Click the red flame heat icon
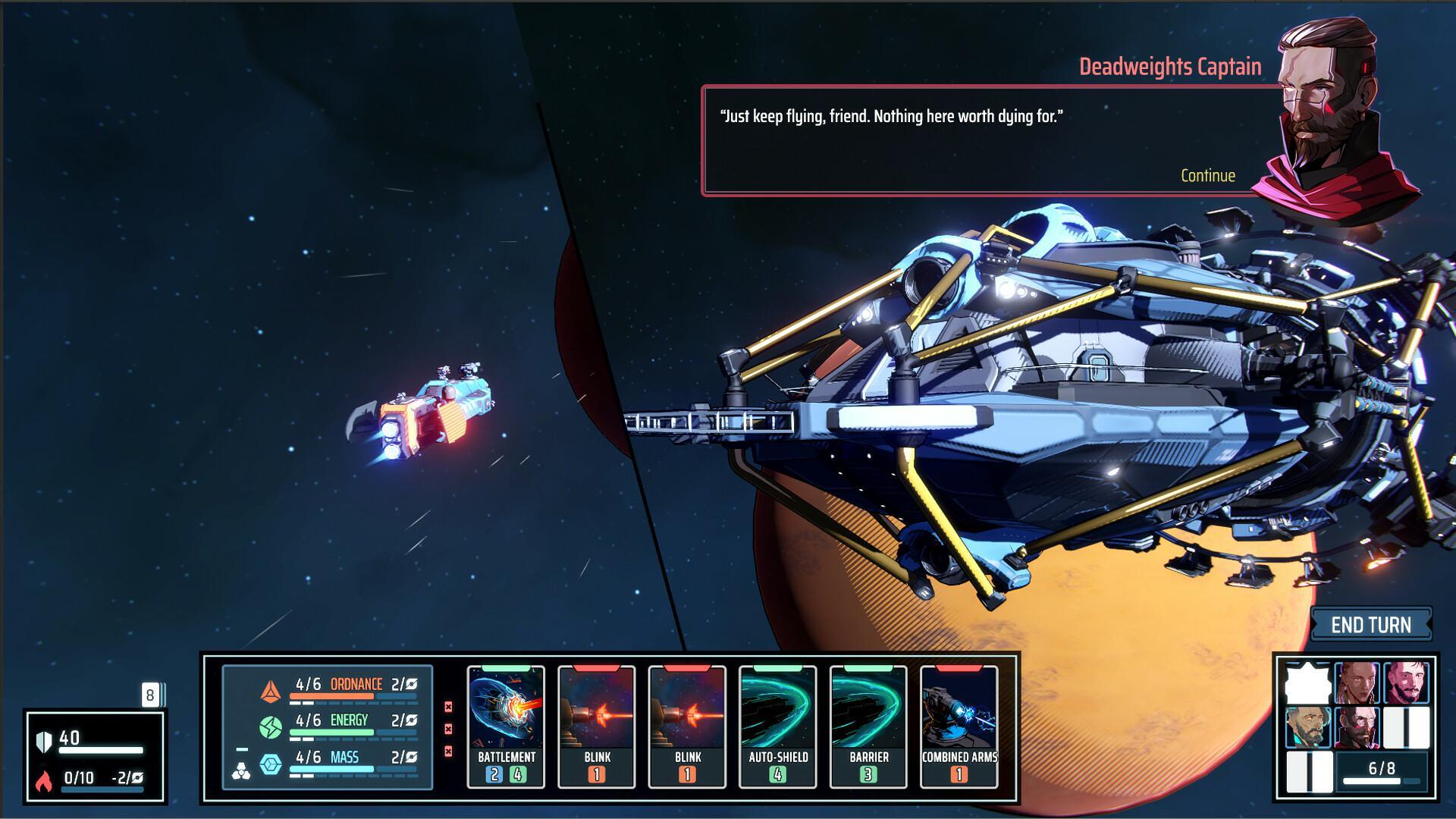The height and width of the screenshot is (819, 1456). pyautogui.click(x=43, y=775)
